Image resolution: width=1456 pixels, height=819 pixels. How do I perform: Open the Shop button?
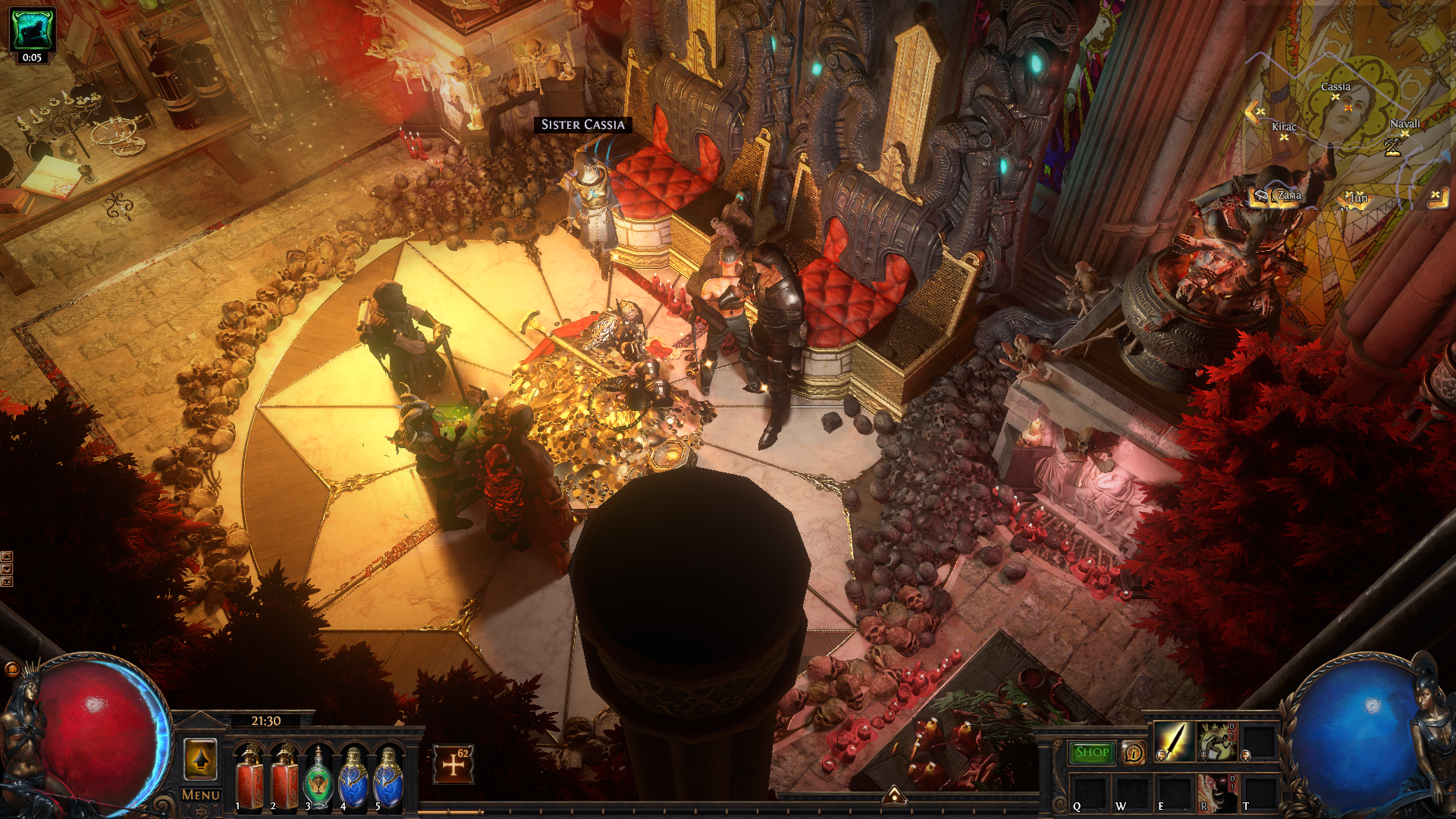(x=1091, y=752)
